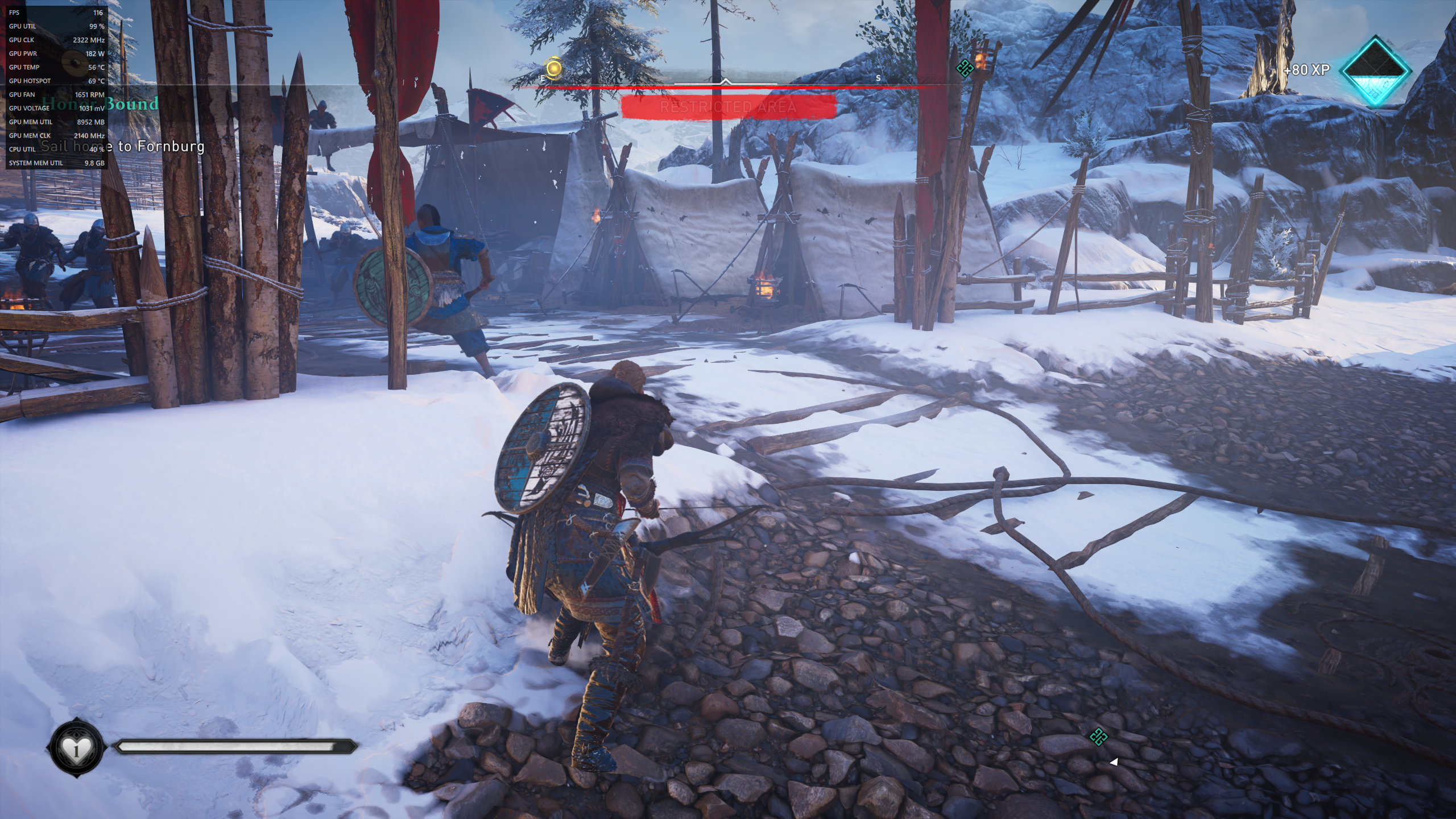Select the teal knot marker above the white arrow
The height and width of the screenshot is (819, 1456).
point(1098,737)
